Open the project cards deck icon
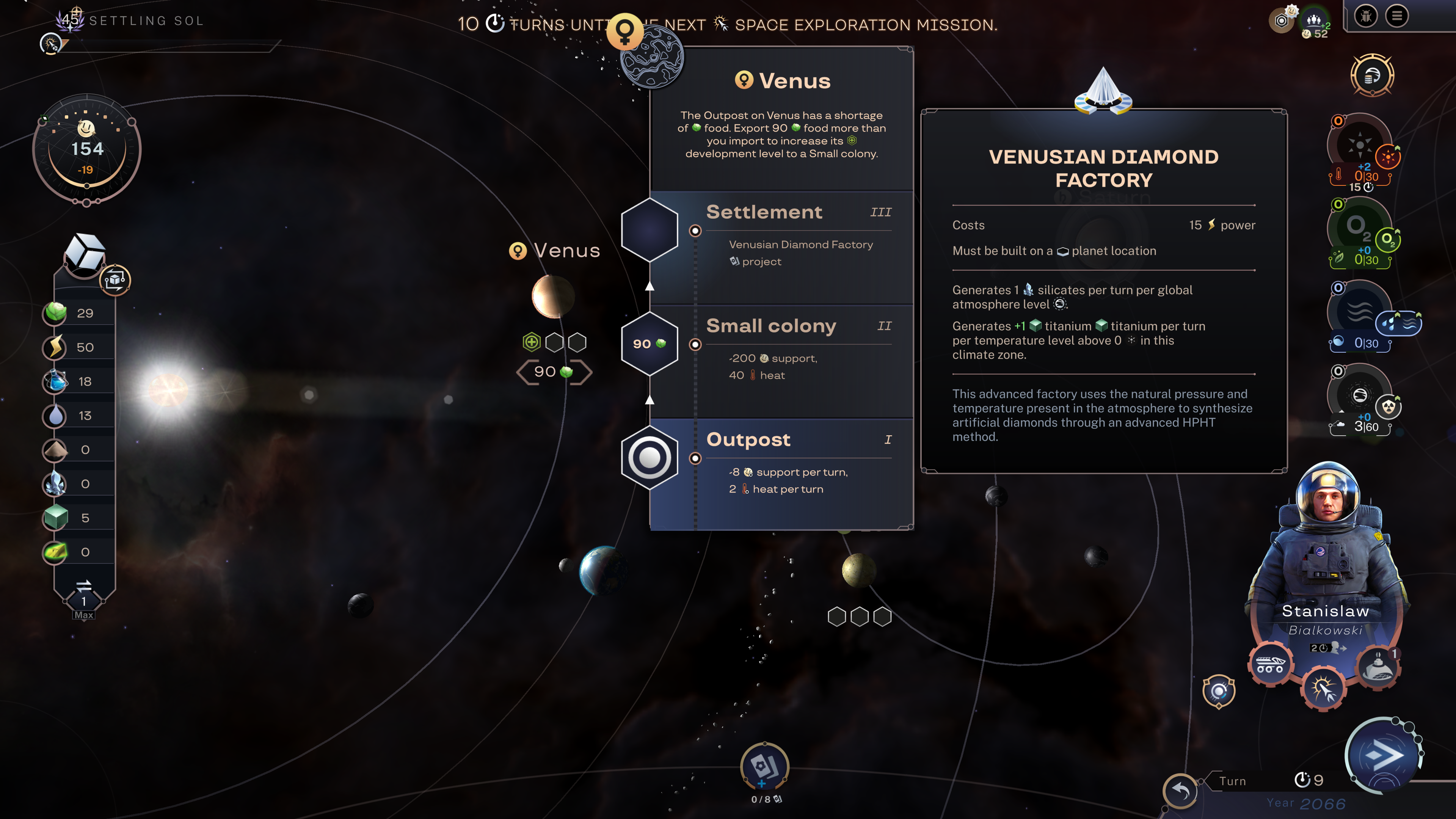The image size is (1456, 819). pyautogui.click(x=764, y=766)
